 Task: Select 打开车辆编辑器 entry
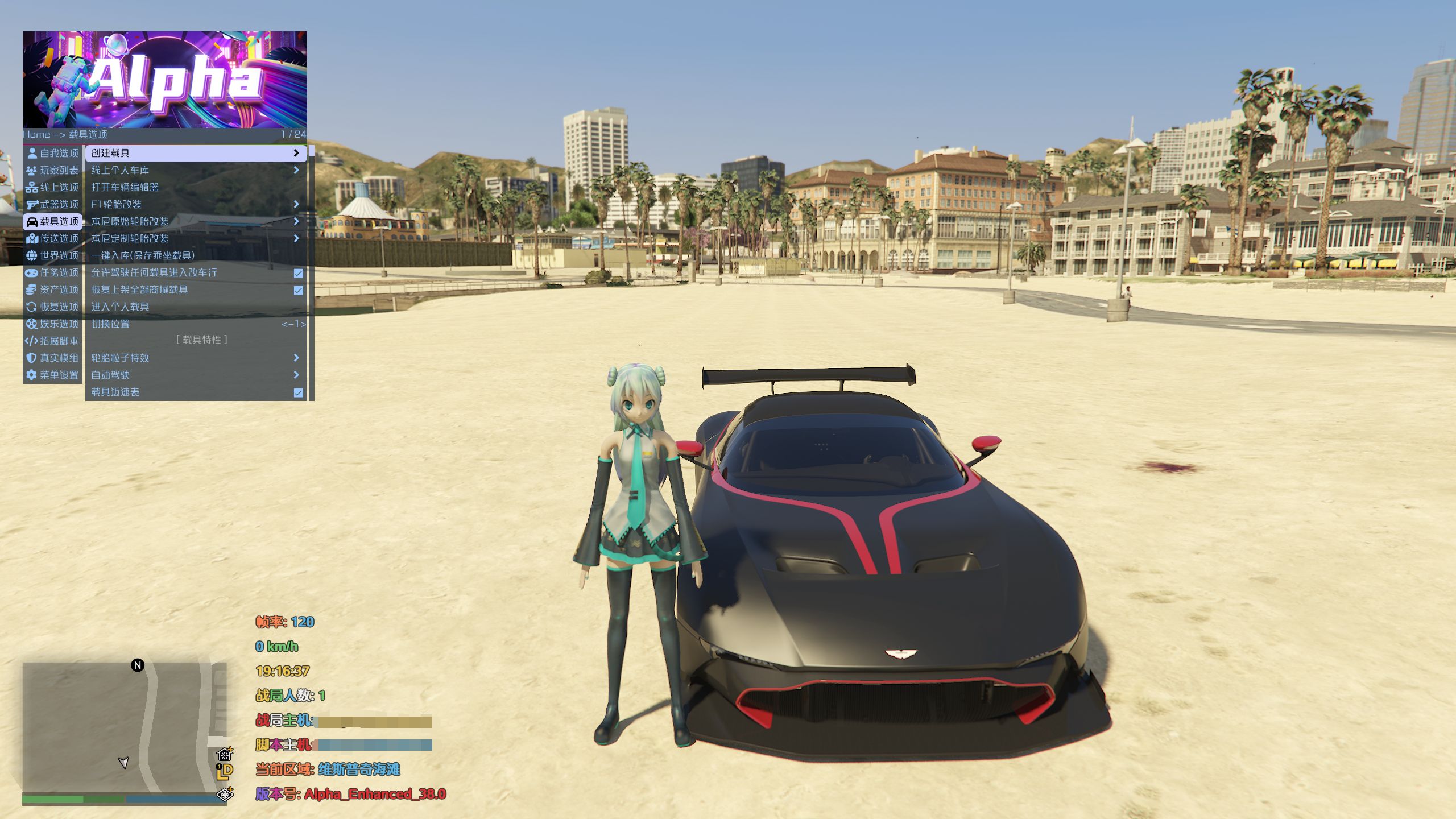pos(195,187)
